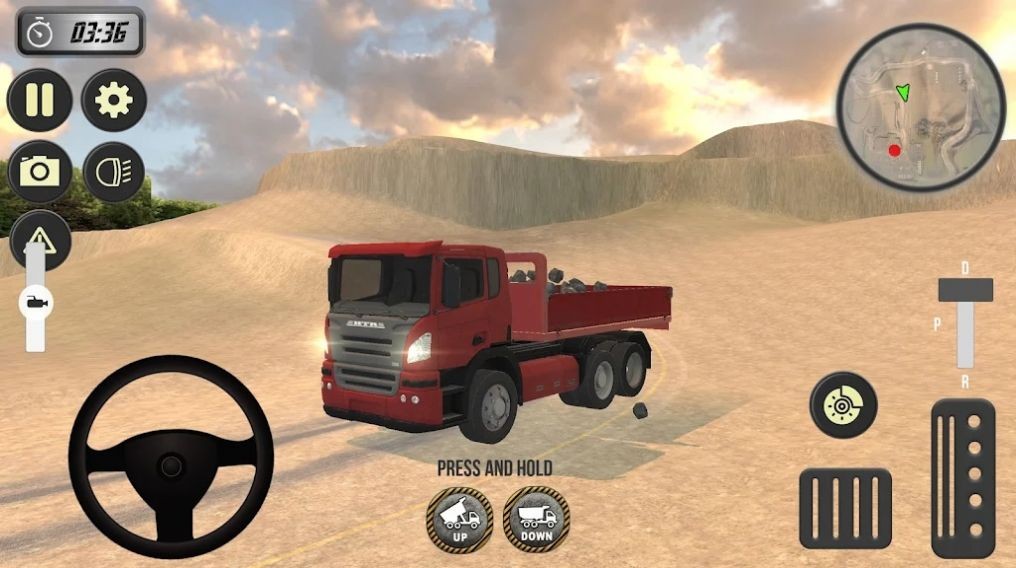The height and width of the screenshot is (568, 1016).
Task: Adjust the camera view slider handle
Action: pos(36,302)
